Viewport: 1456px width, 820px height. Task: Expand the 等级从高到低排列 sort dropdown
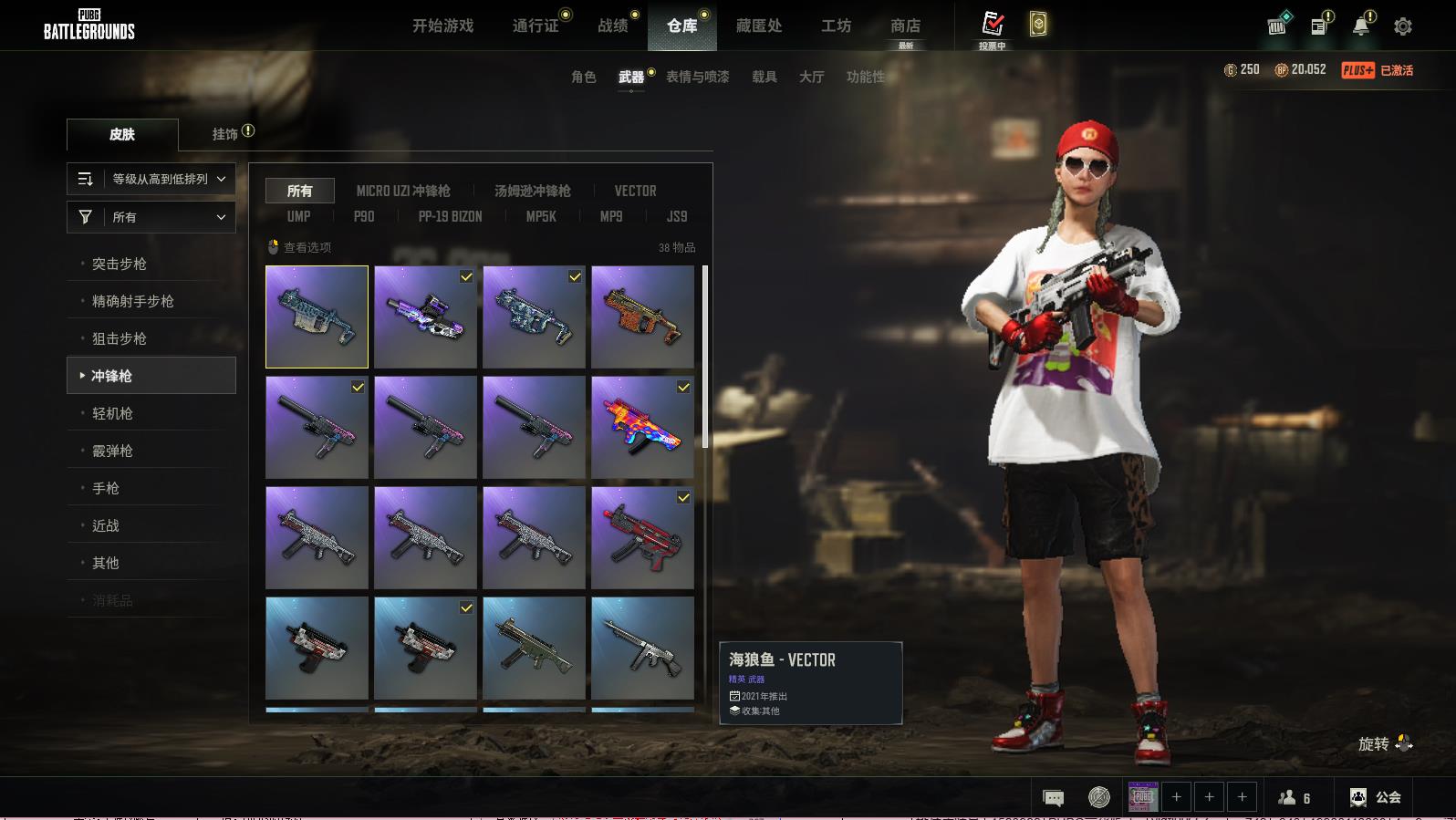click(151, 179)
